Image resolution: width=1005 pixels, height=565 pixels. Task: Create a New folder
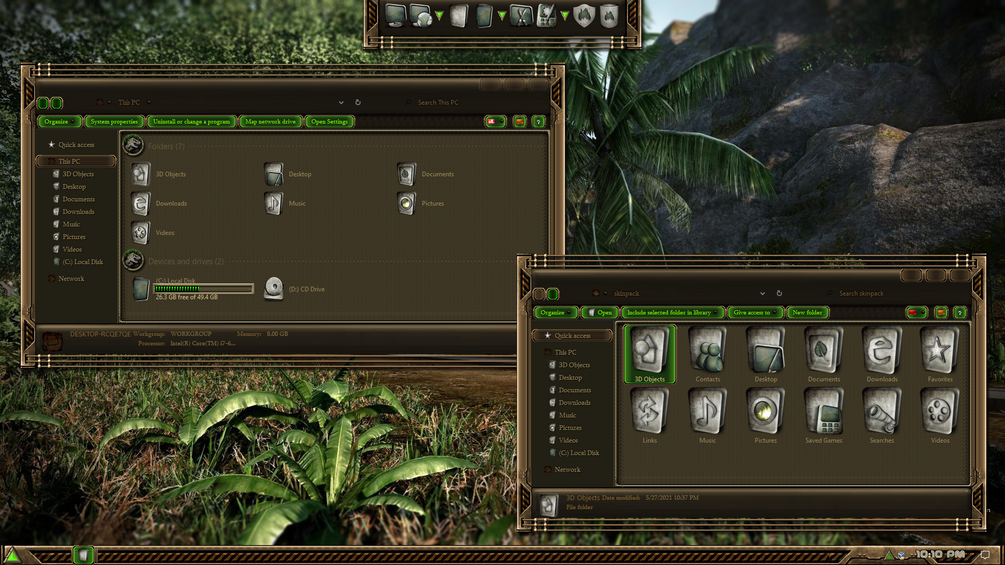tap(807, 313)
